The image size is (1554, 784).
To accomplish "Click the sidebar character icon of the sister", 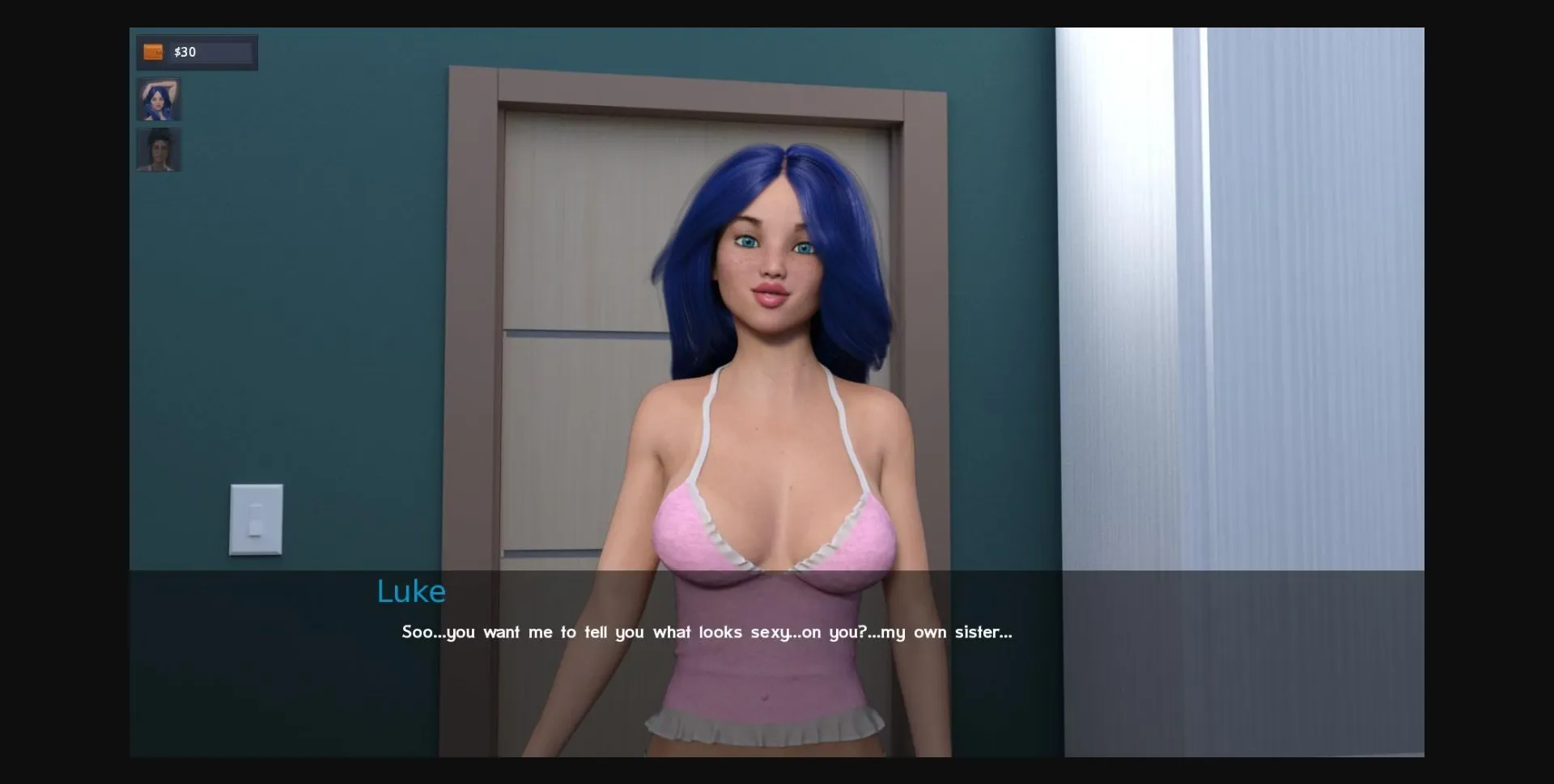I will tap(159, 99).
